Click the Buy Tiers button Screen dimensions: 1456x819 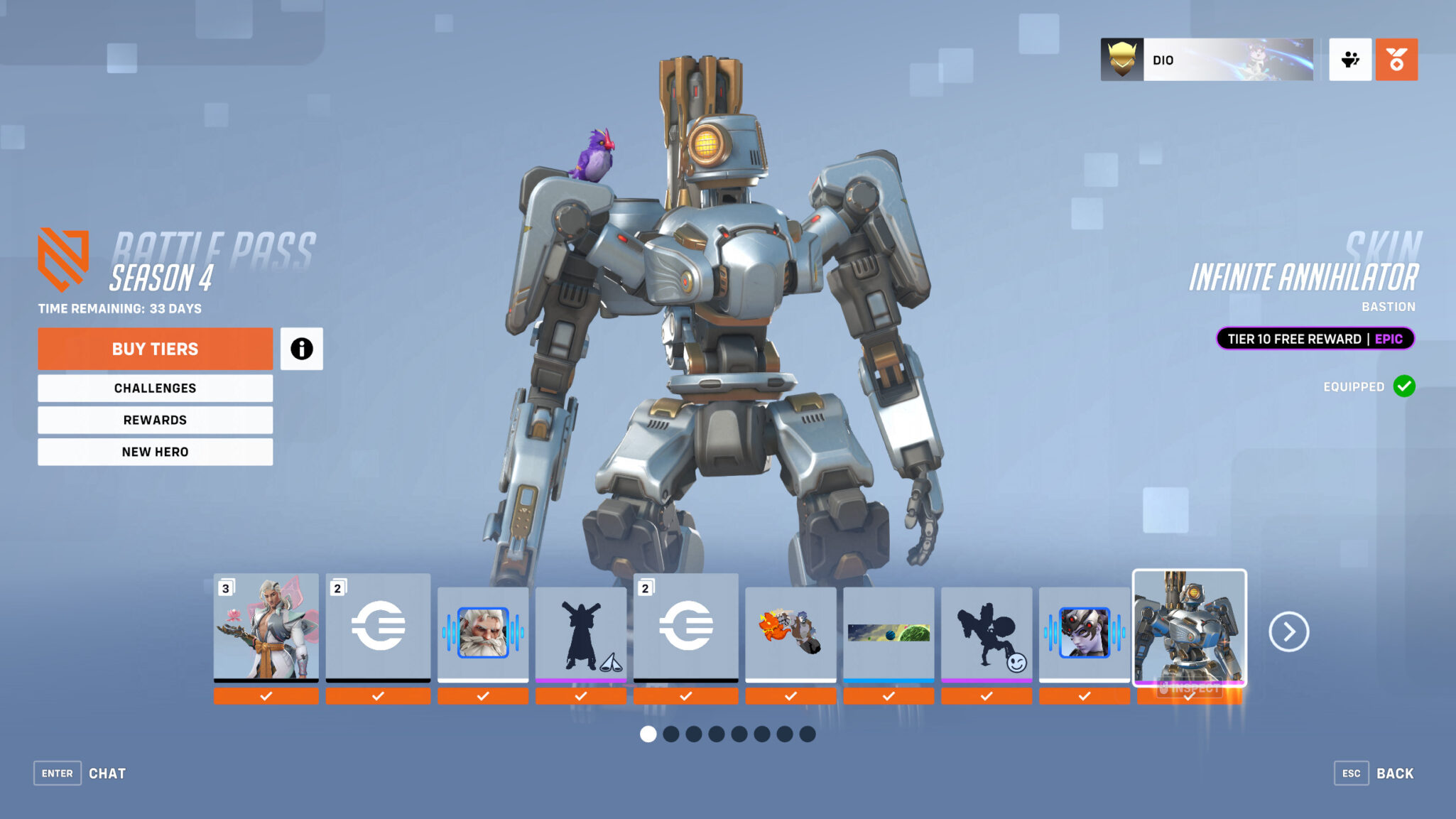[x=155, y=349]
